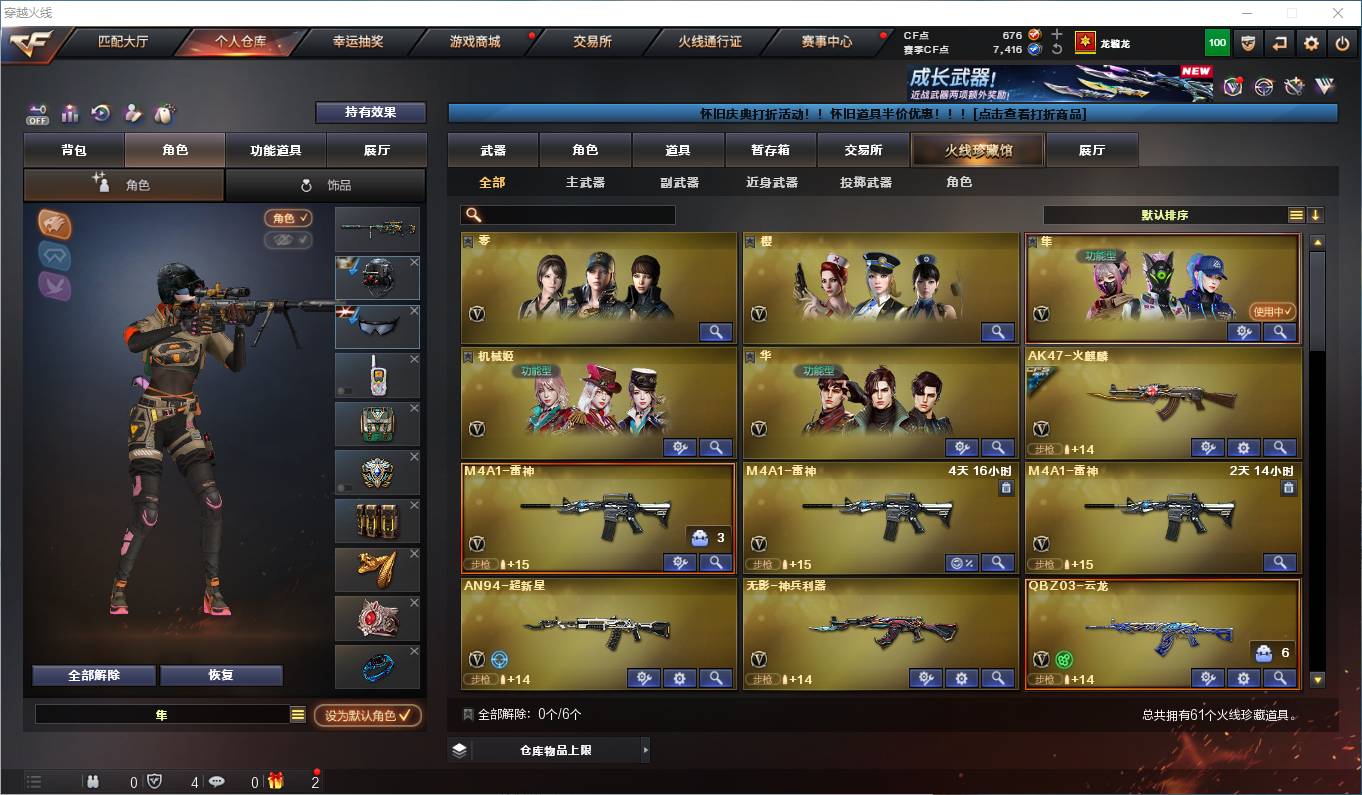Screen dimensions: 1362x795
Task: Click the shield badge icon in the top-right bar
Action: [1248, 42]
